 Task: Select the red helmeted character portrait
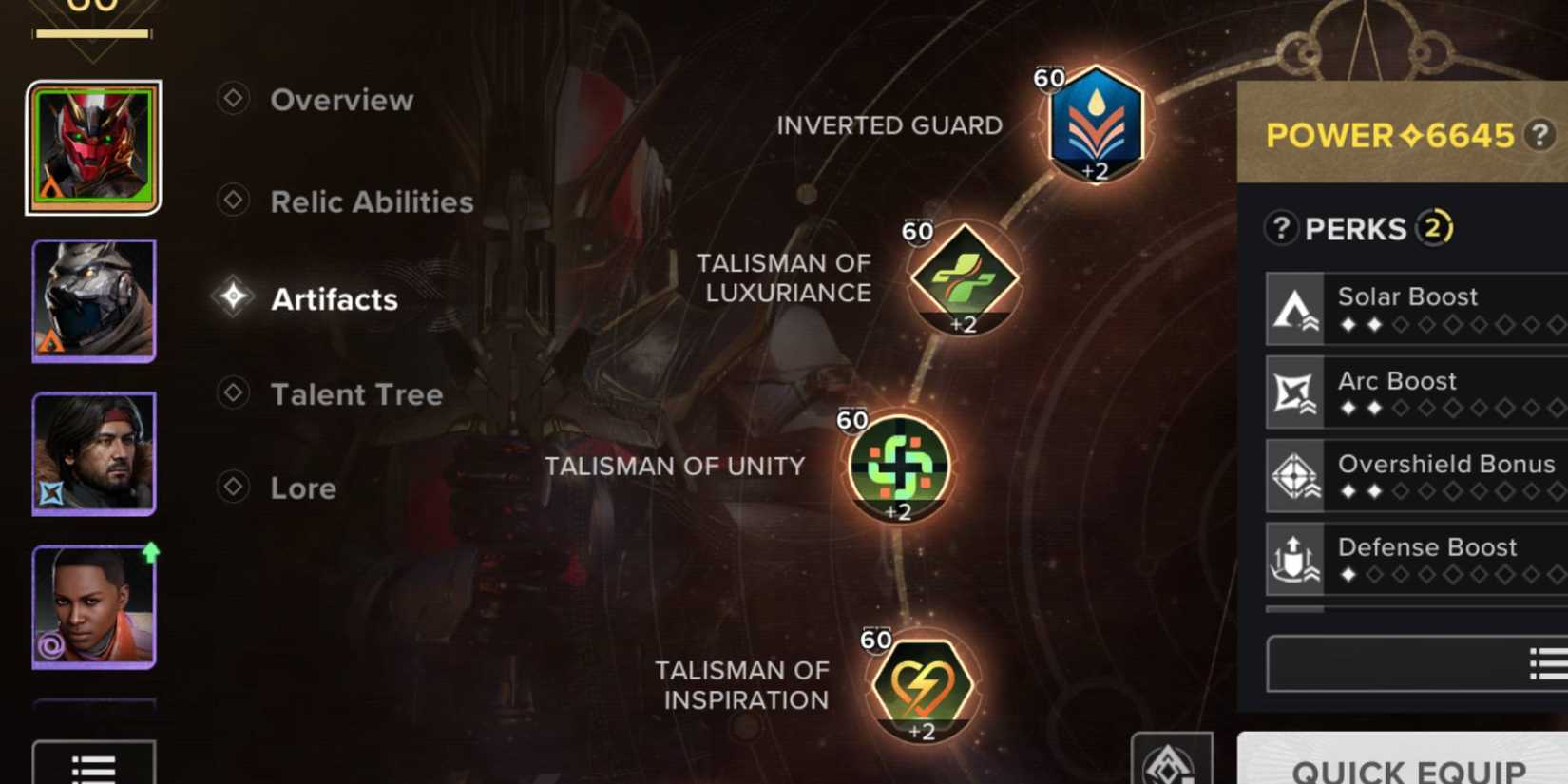coord(92,147)
